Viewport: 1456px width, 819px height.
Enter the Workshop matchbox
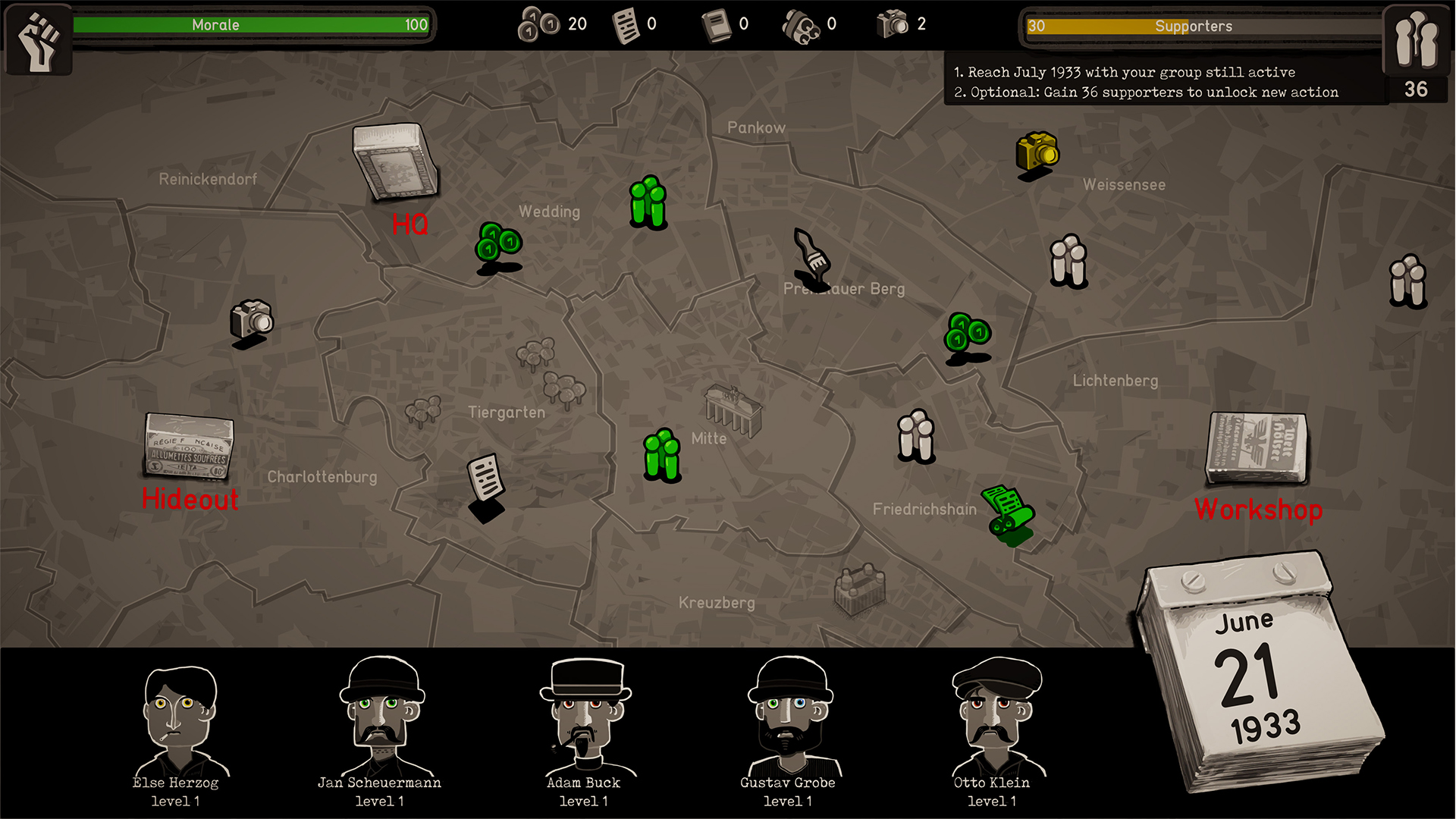click(1257, 447)
